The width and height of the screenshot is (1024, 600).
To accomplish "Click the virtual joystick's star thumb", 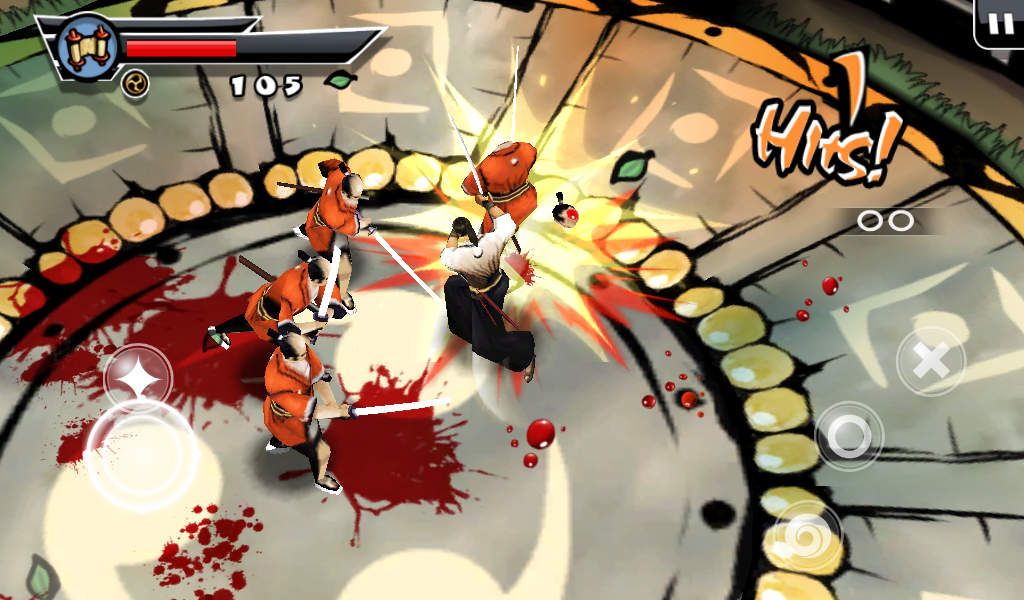I will pyautogui.click(x=137, y=379).
